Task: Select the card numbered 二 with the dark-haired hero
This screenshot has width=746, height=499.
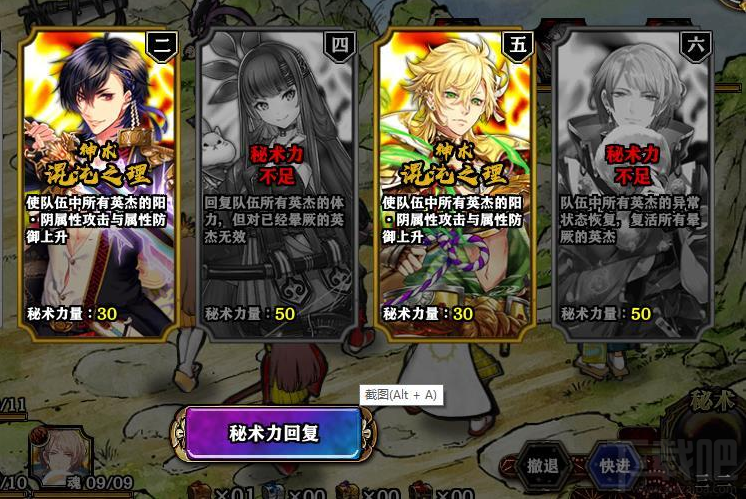Action: tap(100, 185)
